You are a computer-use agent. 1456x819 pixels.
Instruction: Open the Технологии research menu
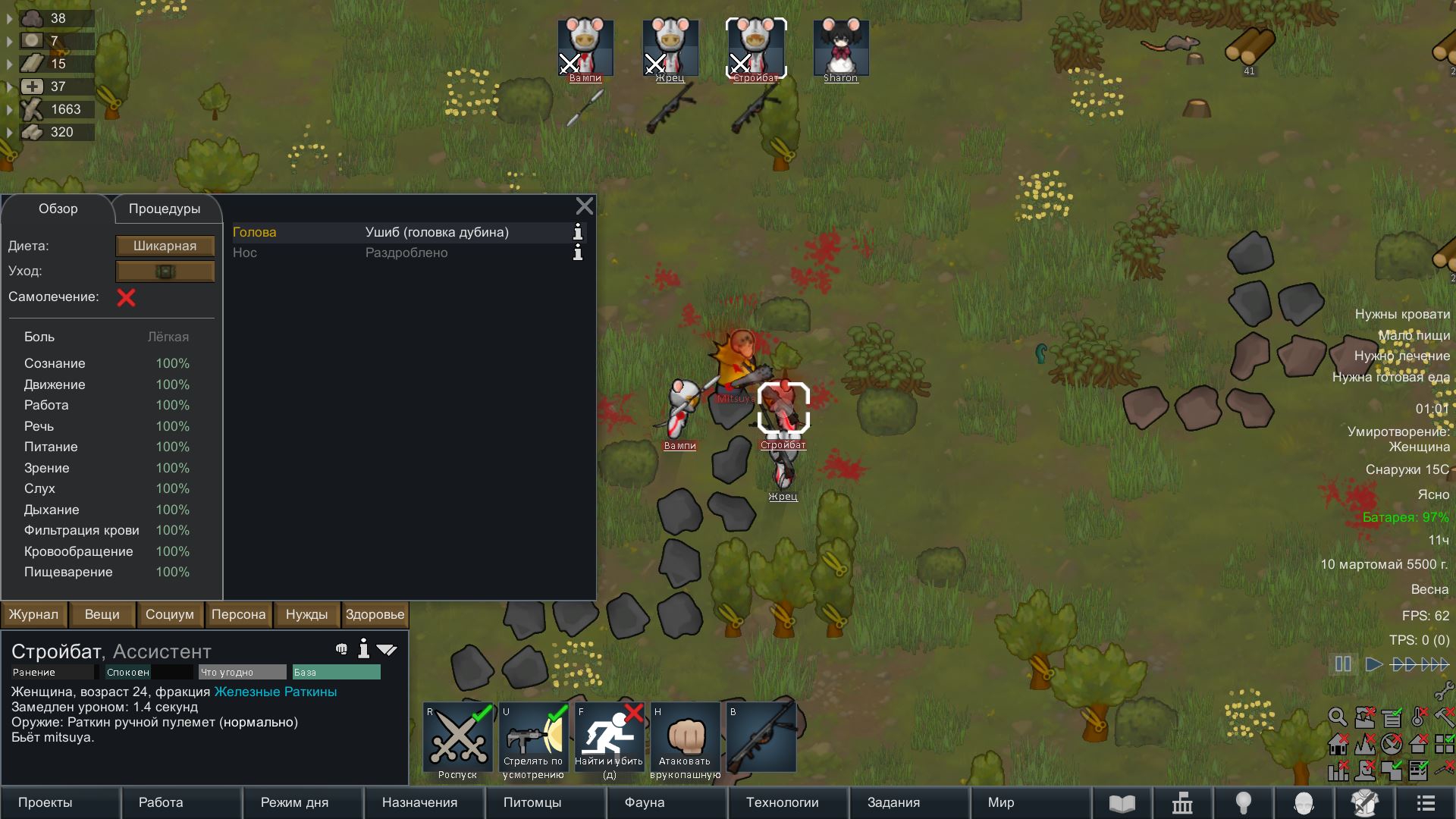click(783, 802)
